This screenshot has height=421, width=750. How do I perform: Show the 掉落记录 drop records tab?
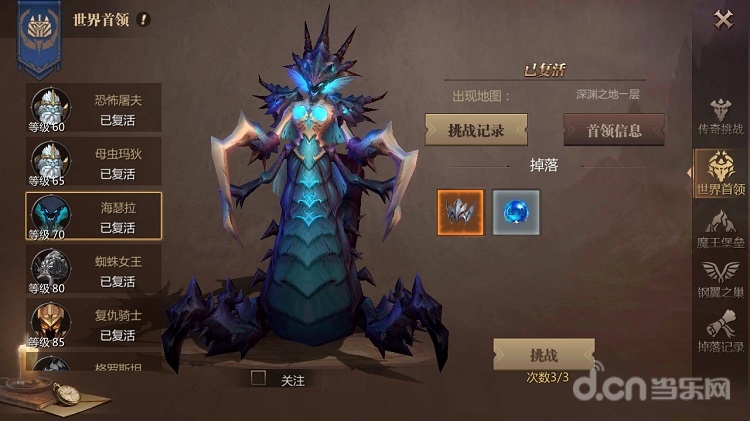click(x=721, y=334)
